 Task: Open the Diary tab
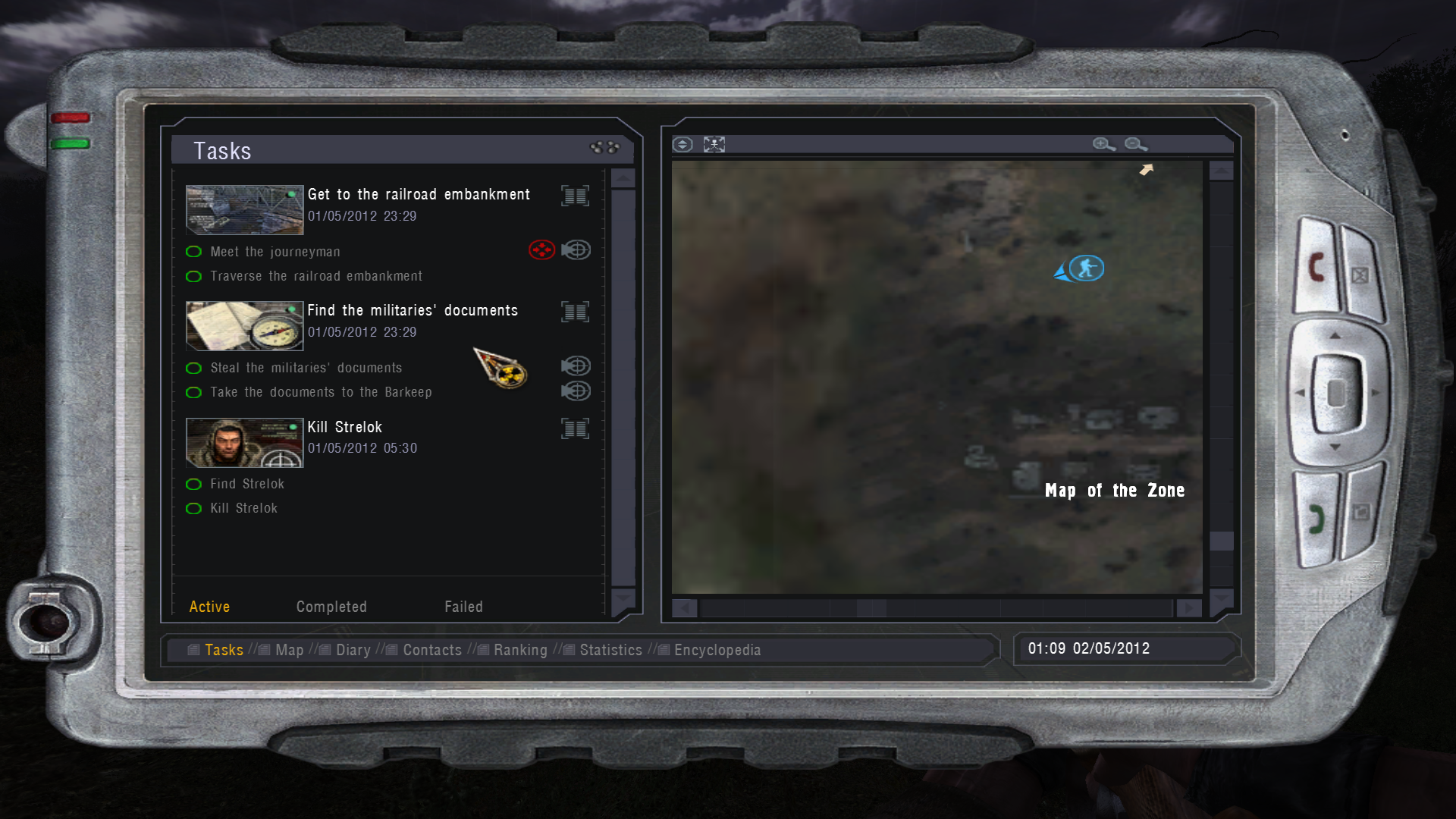[353, 650]
